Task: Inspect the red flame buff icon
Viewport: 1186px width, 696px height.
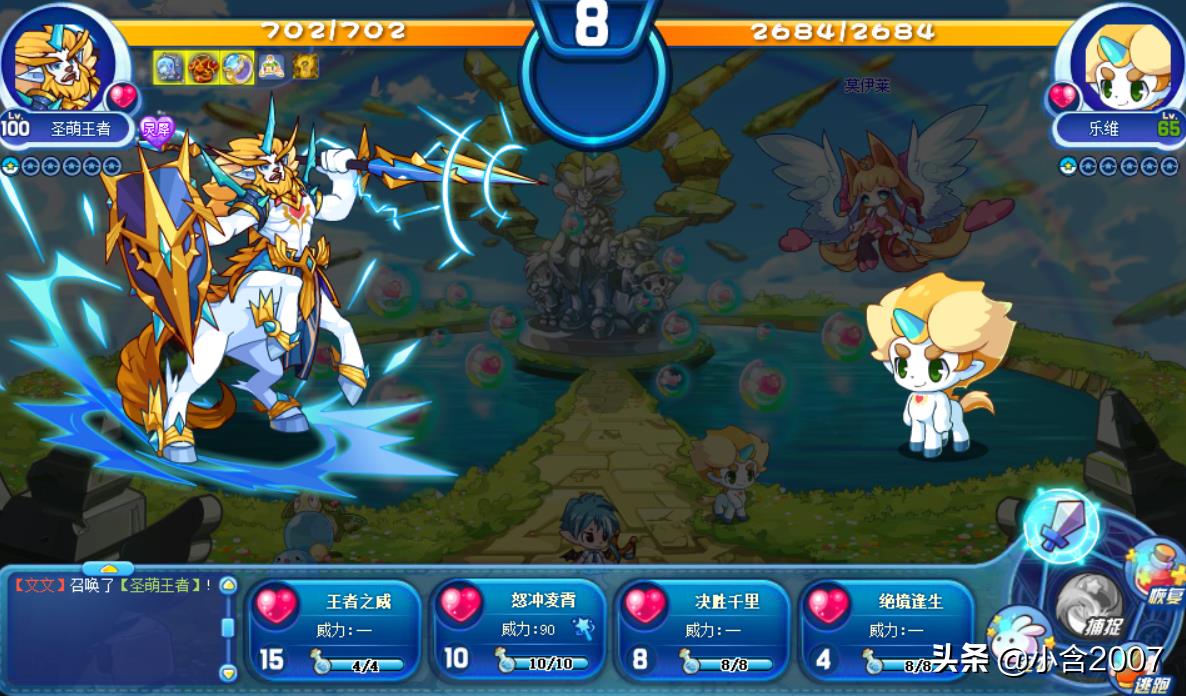Action: (203, 67)
